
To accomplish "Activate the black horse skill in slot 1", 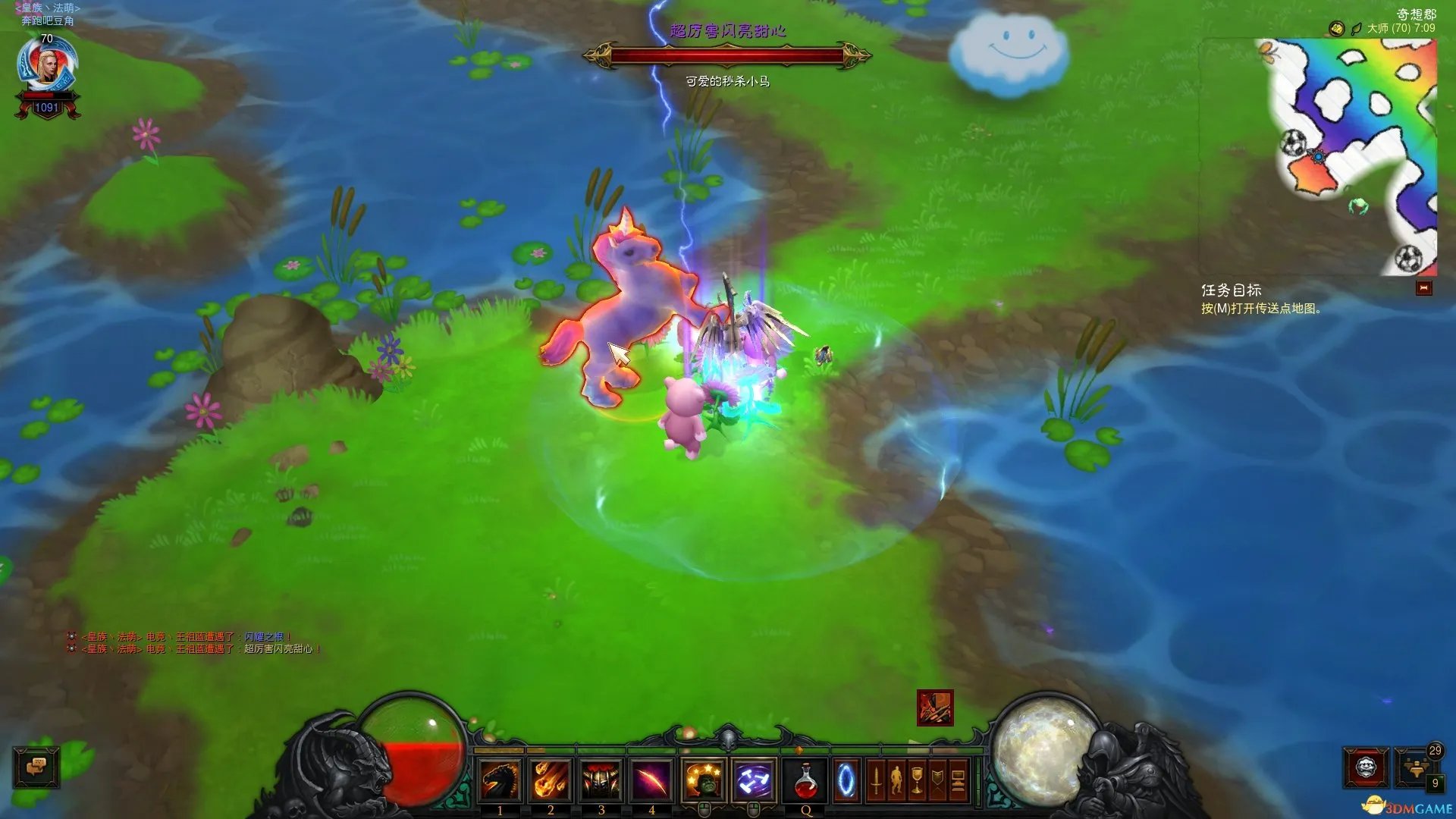I will click(500, 780).
